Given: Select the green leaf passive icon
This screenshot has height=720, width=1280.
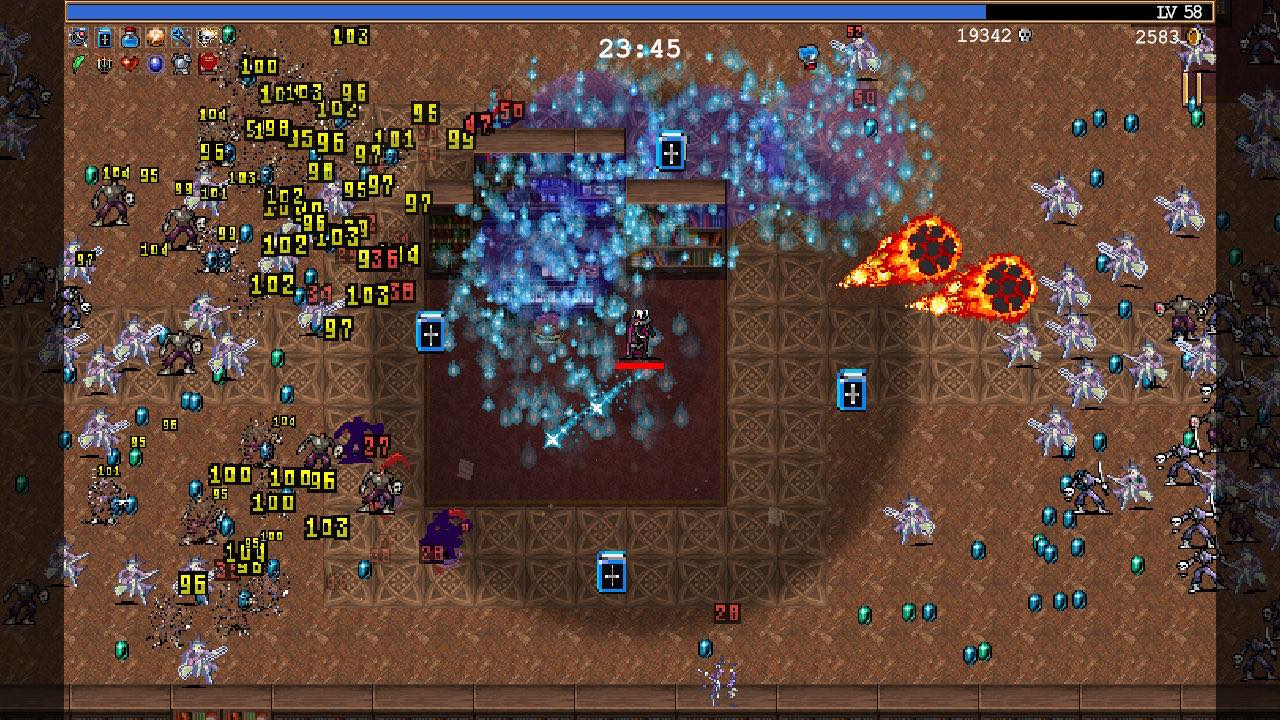Looking at the screenshot, I should [76, 63].
